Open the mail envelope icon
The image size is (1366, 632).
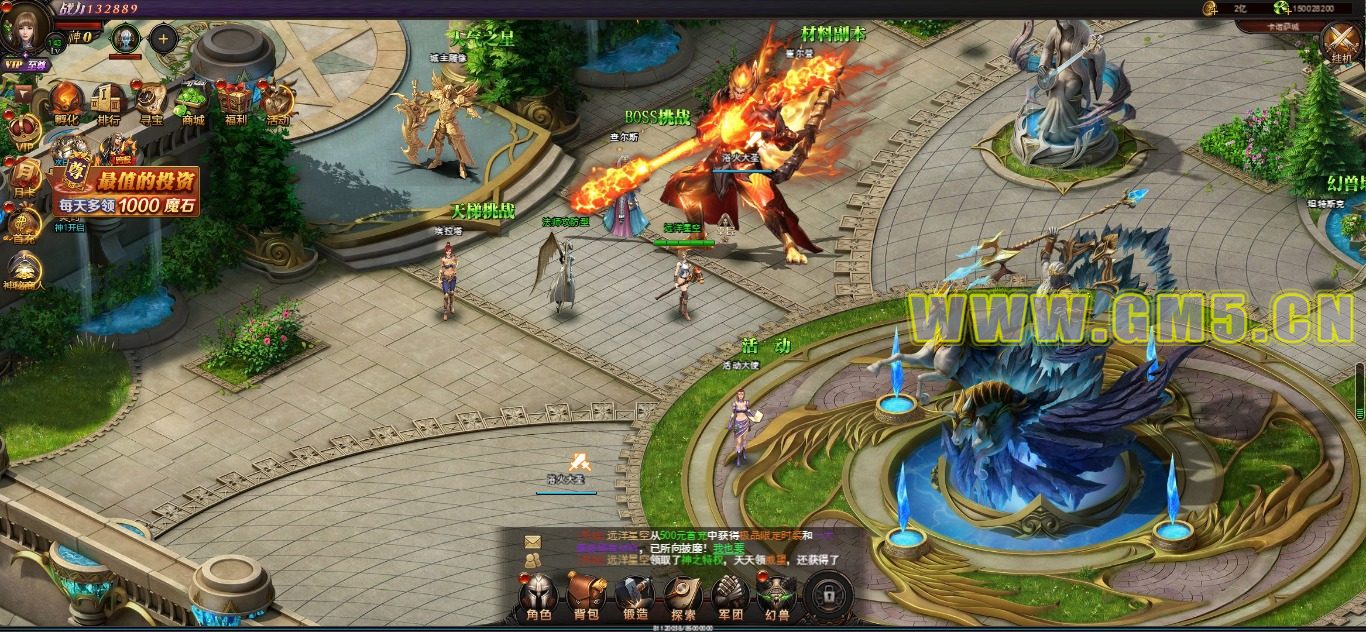coord(532,541)
